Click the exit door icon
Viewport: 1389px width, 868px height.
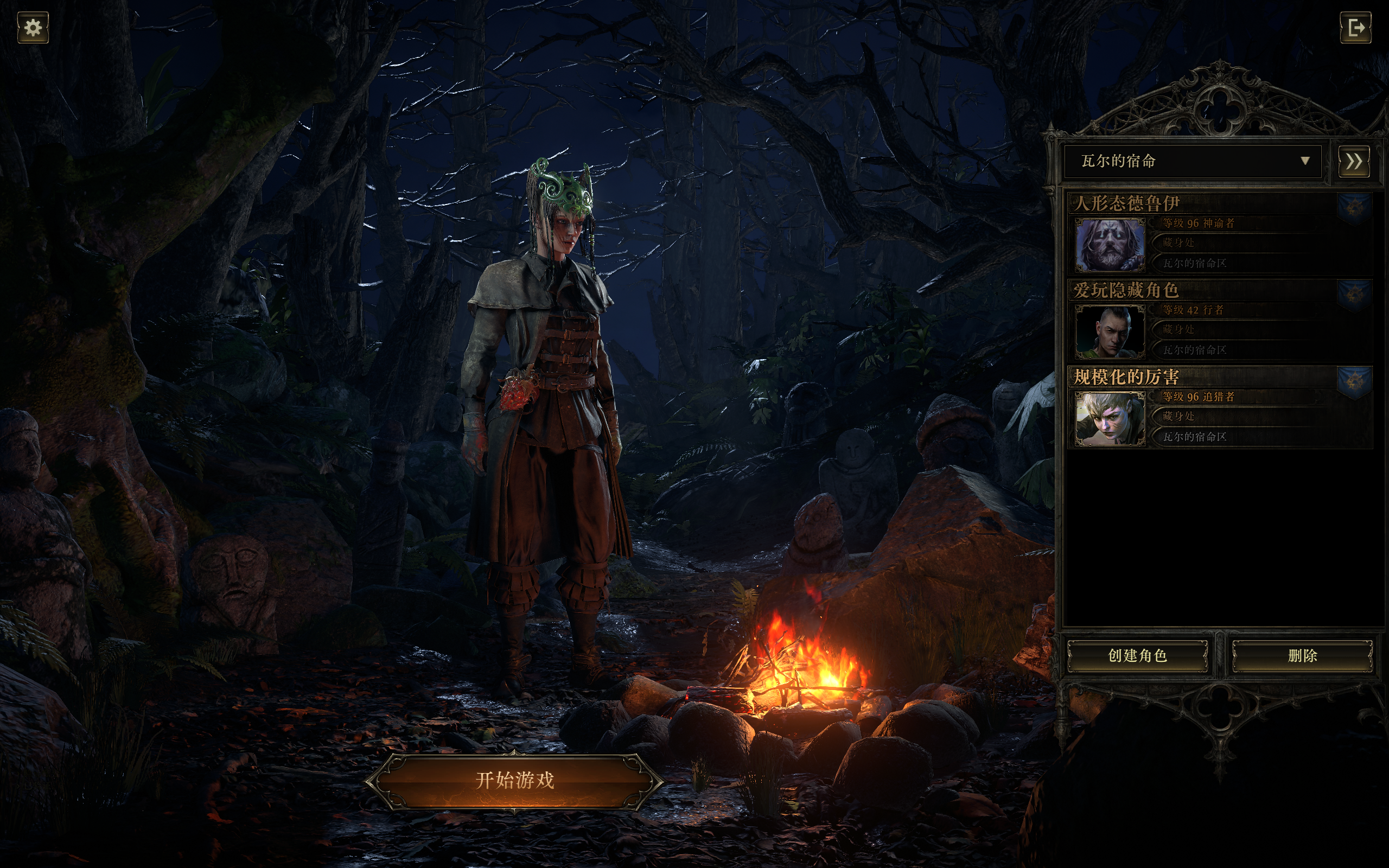pyautogui.click(x=1355, y=28)
